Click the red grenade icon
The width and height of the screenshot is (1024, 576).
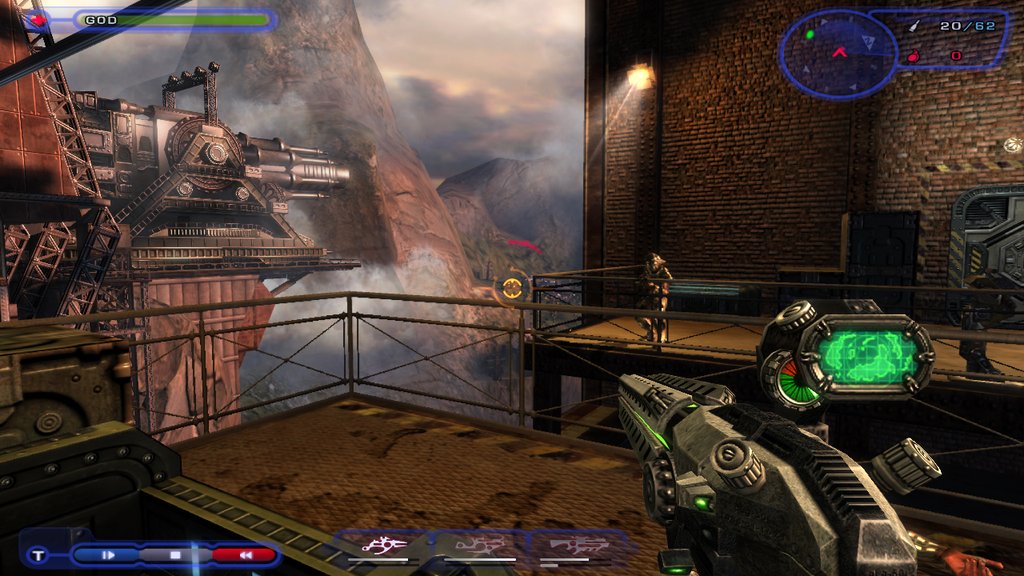click(910, 56)
